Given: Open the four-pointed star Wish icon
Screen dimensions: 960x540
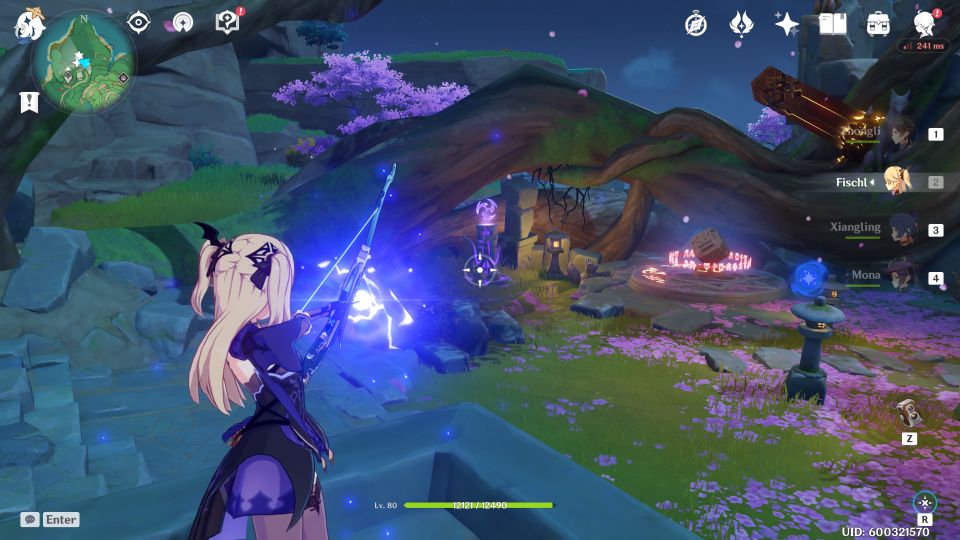Looking at the screenshot, I should 787,24.
